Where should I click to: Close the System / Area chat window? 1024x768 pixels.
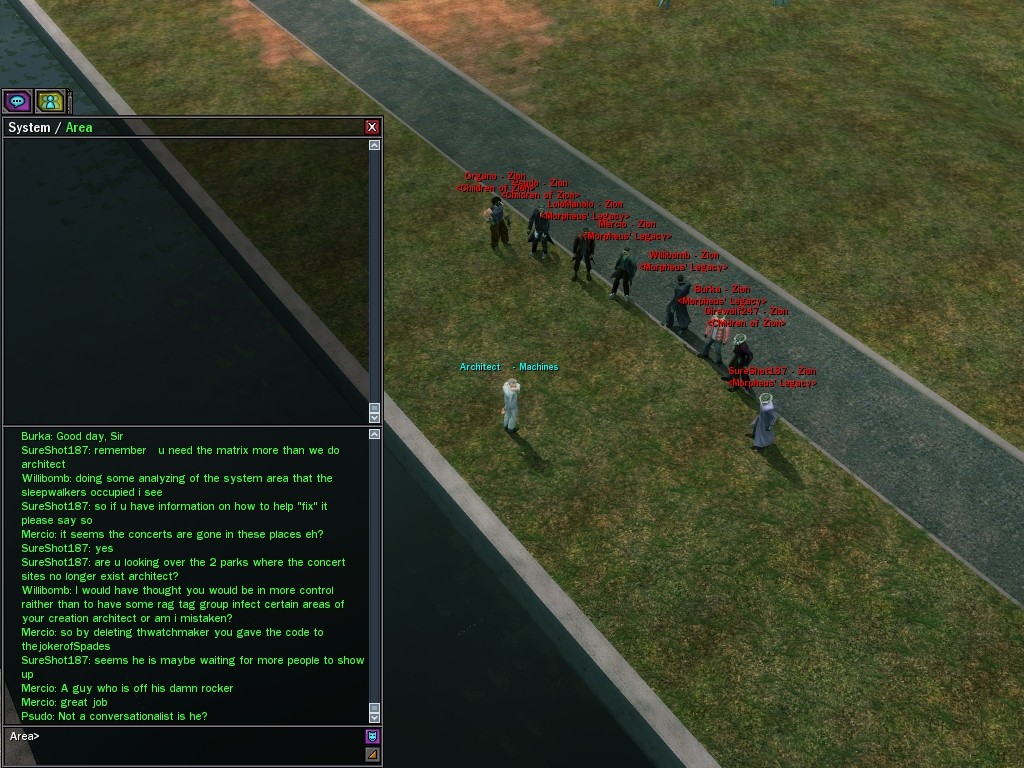pos(372,127)
